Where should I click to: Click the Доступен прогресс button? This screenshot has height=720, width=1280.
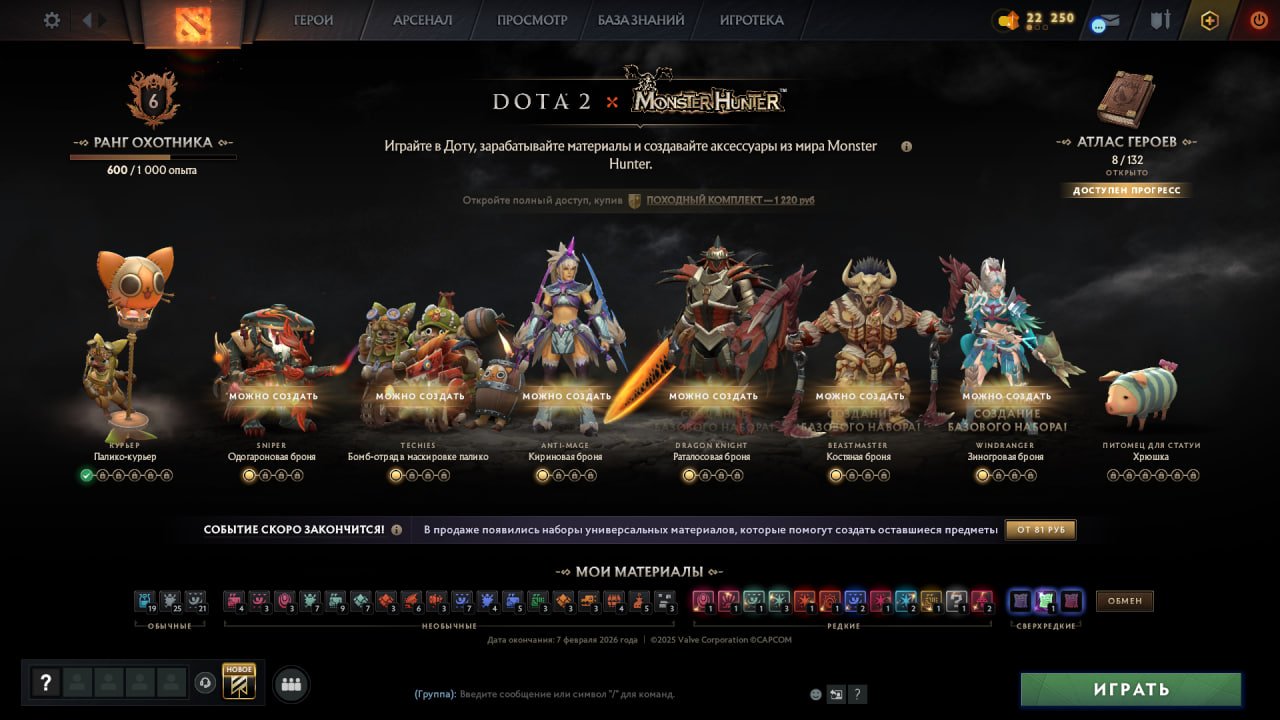1126,190
